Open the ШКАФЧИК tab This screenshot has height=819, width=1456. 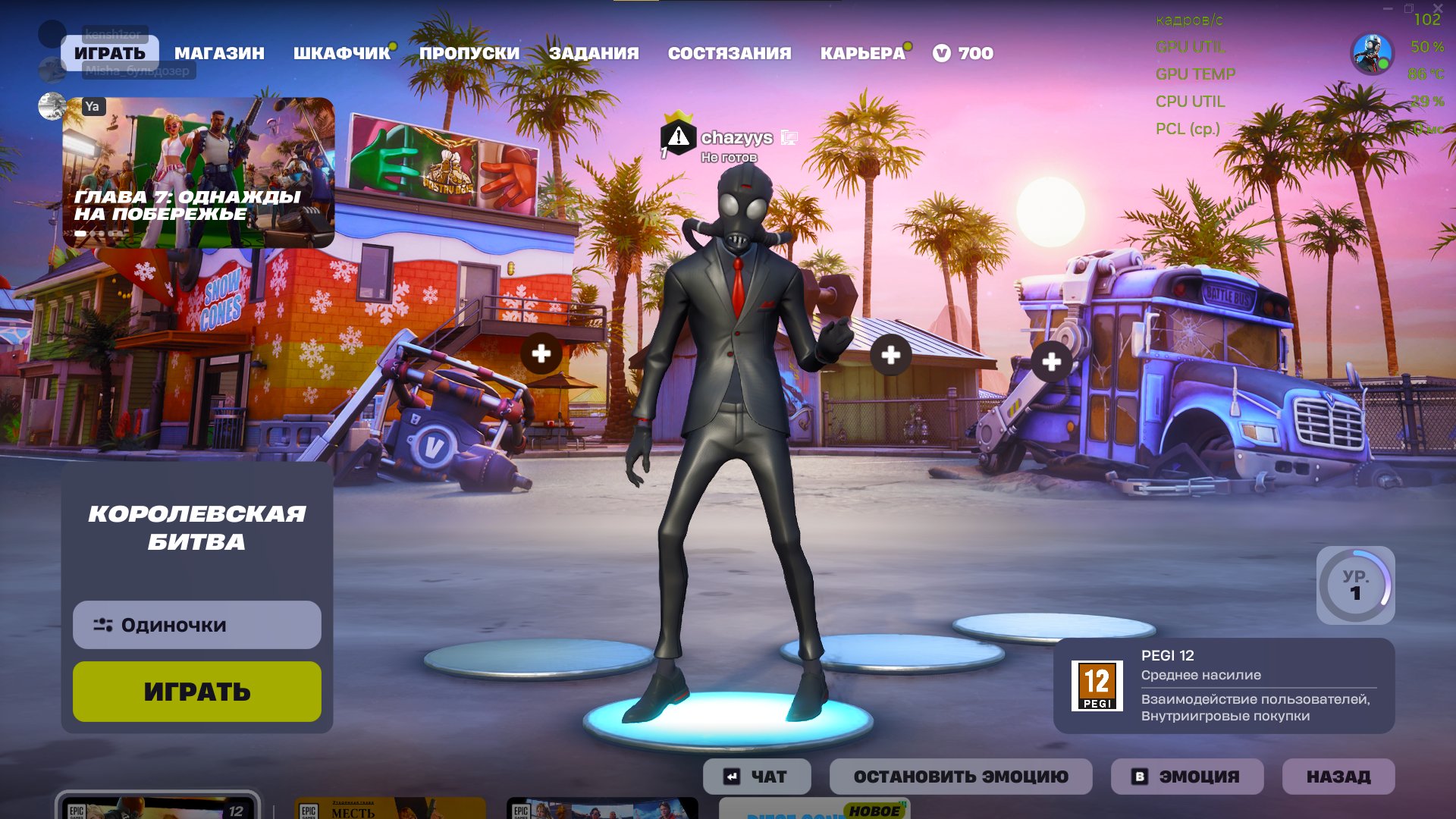click(x=339, y=53)
